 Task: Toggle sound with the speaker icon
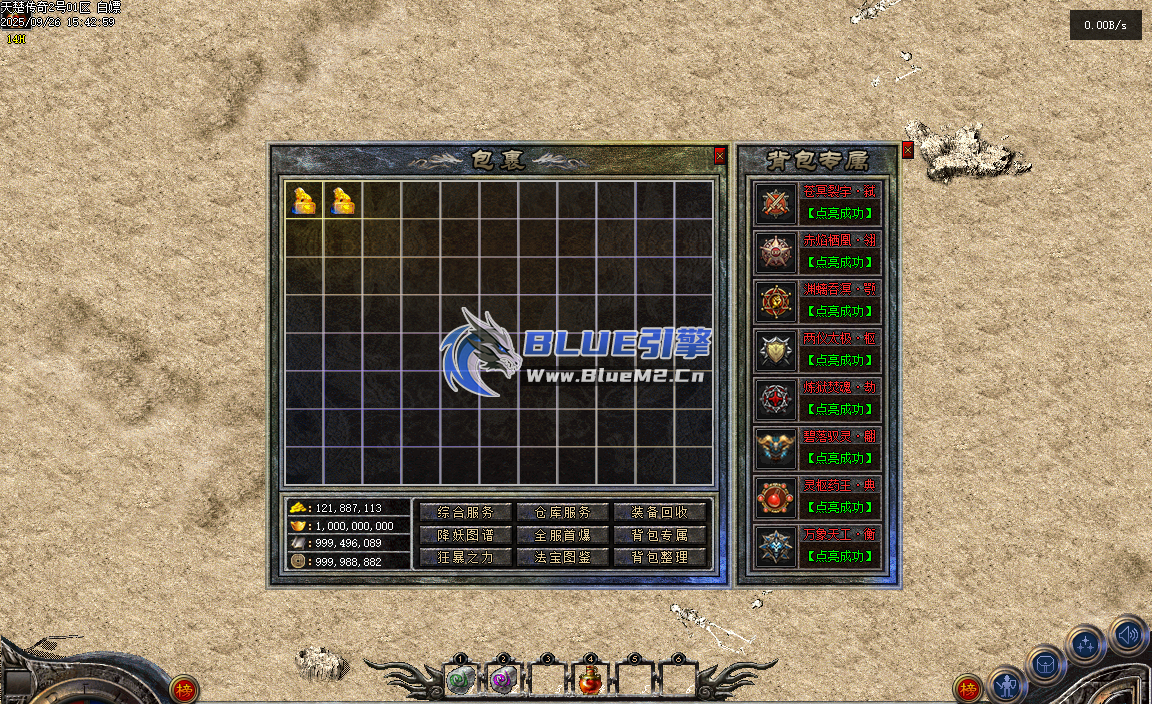[1128, 634]
